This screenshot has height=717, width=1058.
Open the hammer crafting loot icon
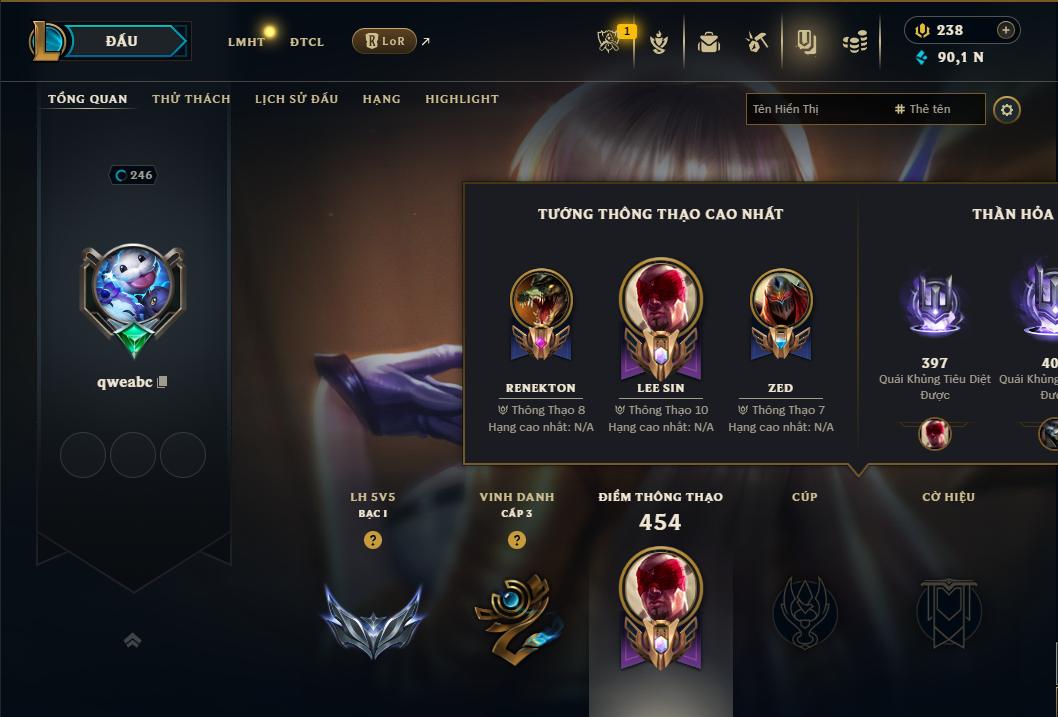(x=757, y=42)
